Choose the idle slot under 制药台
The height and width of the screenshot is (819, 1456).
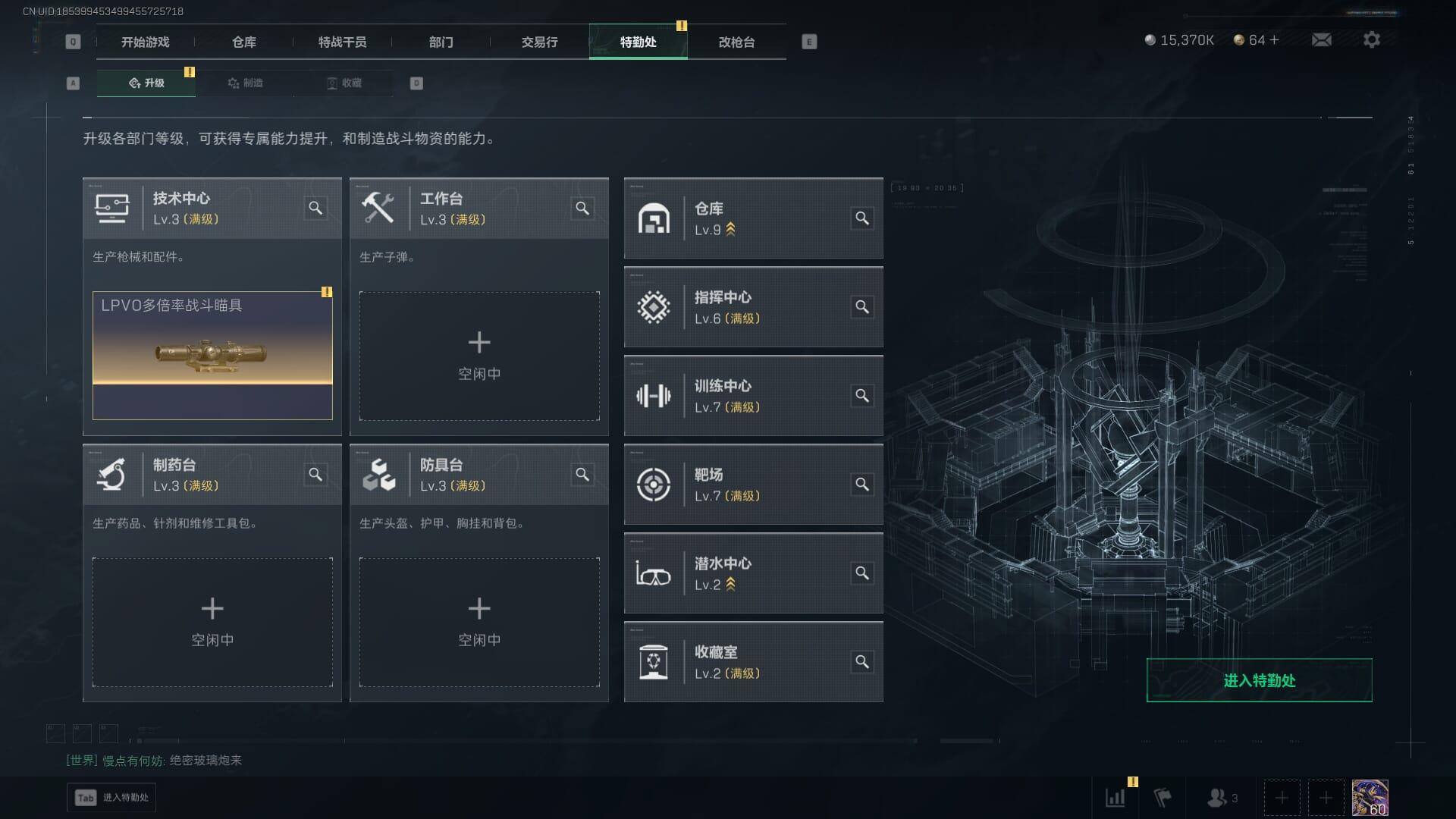pyautogui.click(x=212, y=622)
